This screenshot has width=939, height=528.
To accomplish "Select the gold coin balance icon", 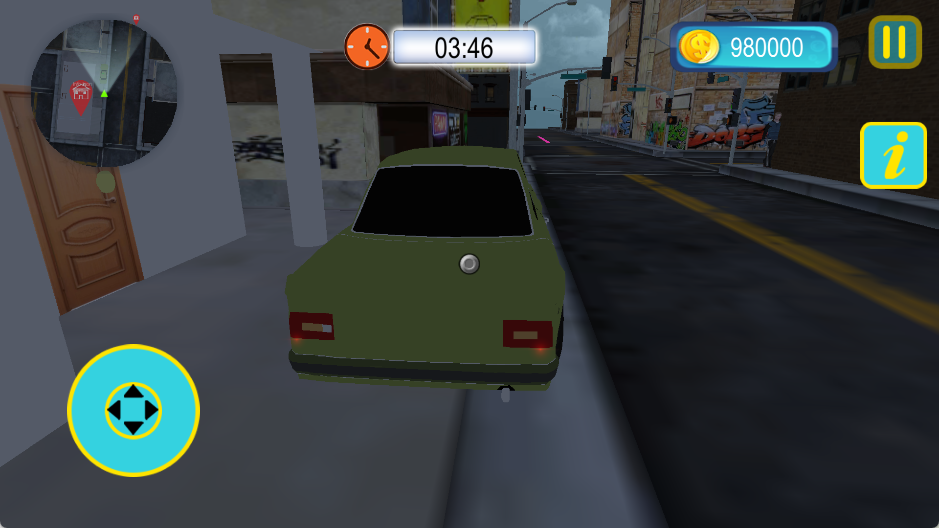I will click(700, 47).
